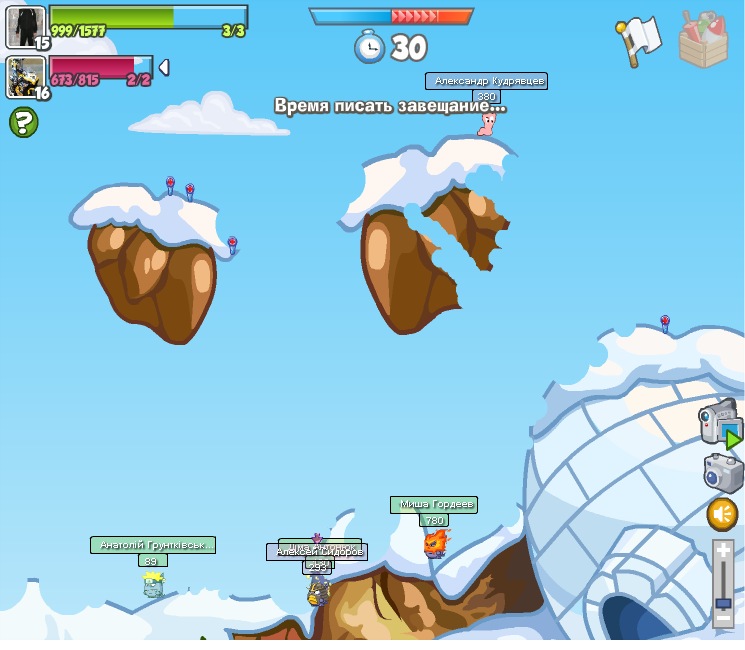Open the weapons crate inventory
Screen dimensions: 745x650
tap(703, 40)
